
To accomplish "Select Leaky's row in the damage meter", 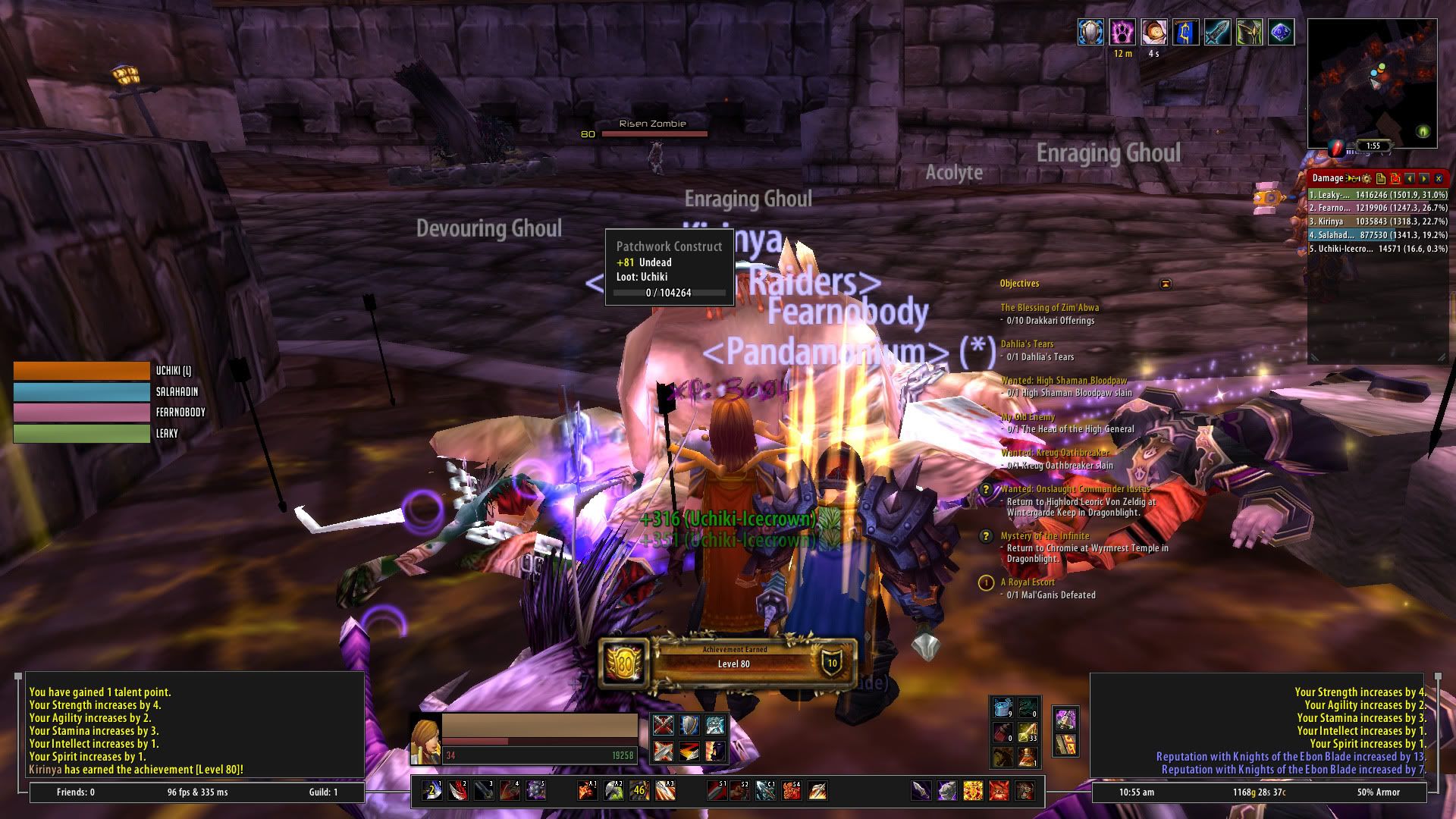I will (x=1378, y=195).
